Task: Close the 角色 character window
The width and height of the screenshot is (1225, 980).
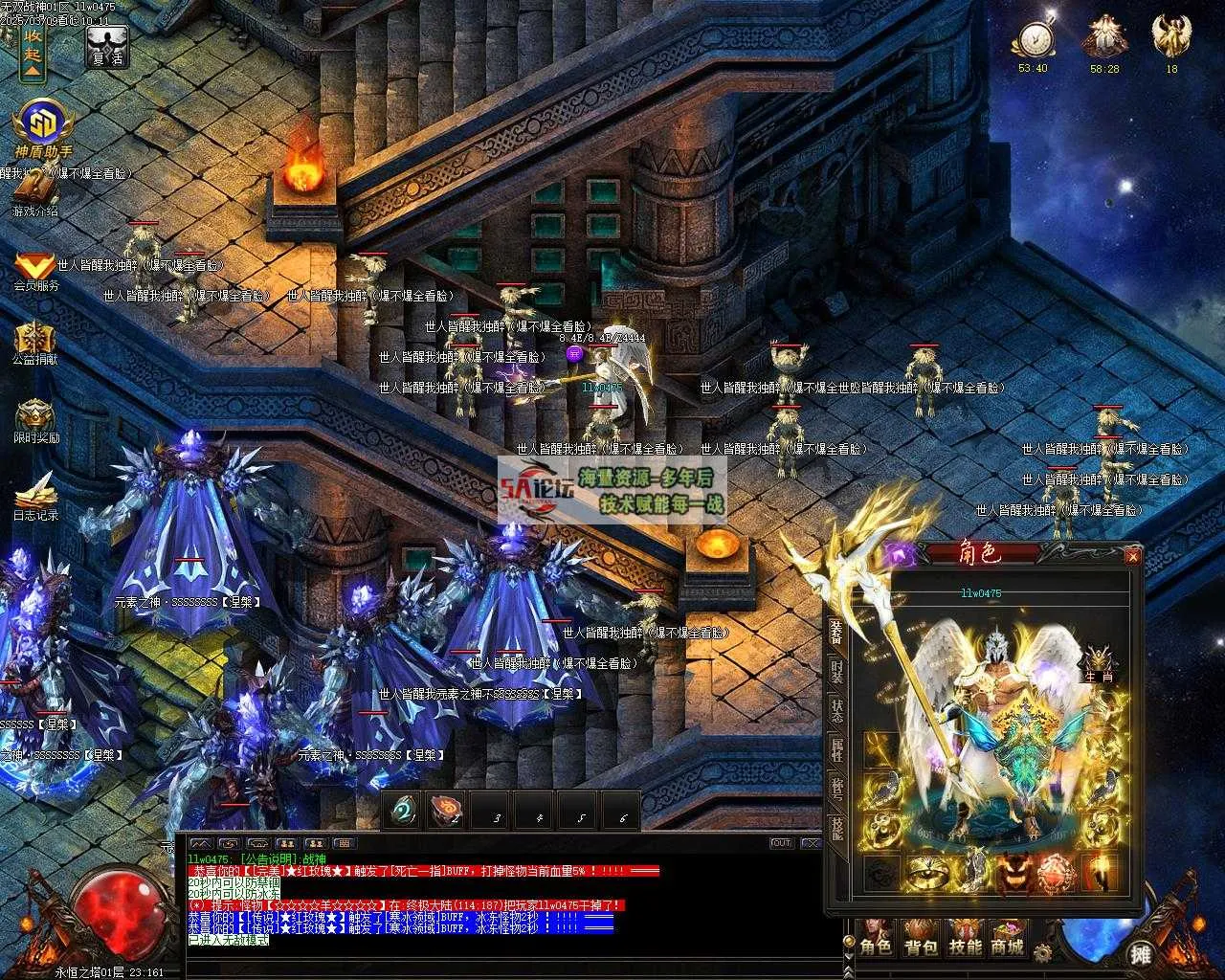Action: point(1133,556)
